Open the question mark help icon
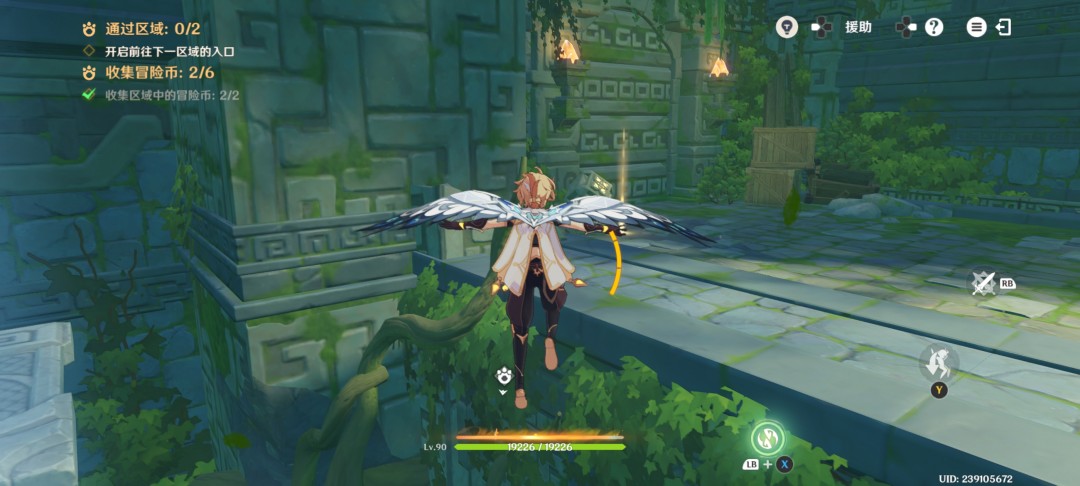Image resolution: width=1080 pixels, height=486 pixels. (934, 27)
